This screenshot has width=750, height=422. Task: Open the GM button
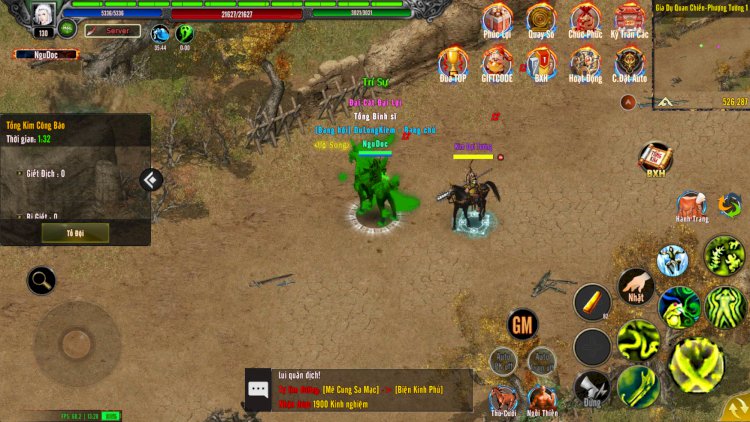[522, 323]
